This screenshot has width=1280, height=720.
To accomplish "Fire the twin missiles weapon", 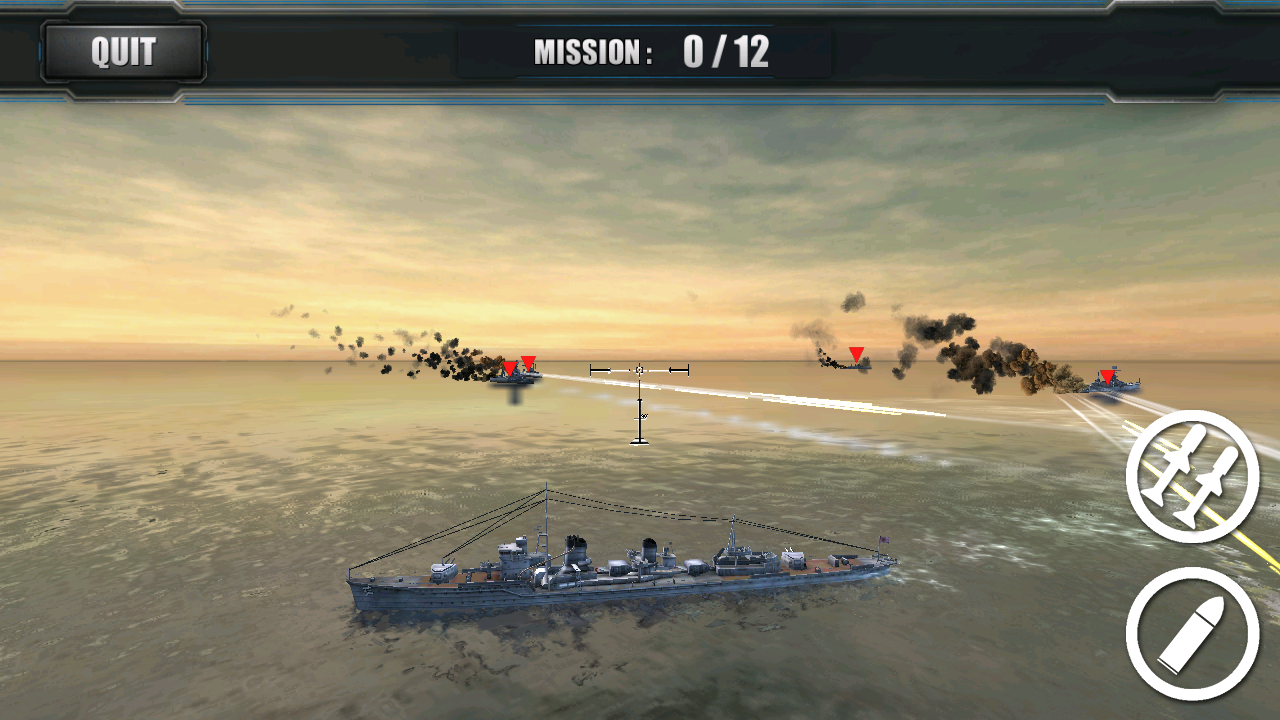I will coord(1192,478).
